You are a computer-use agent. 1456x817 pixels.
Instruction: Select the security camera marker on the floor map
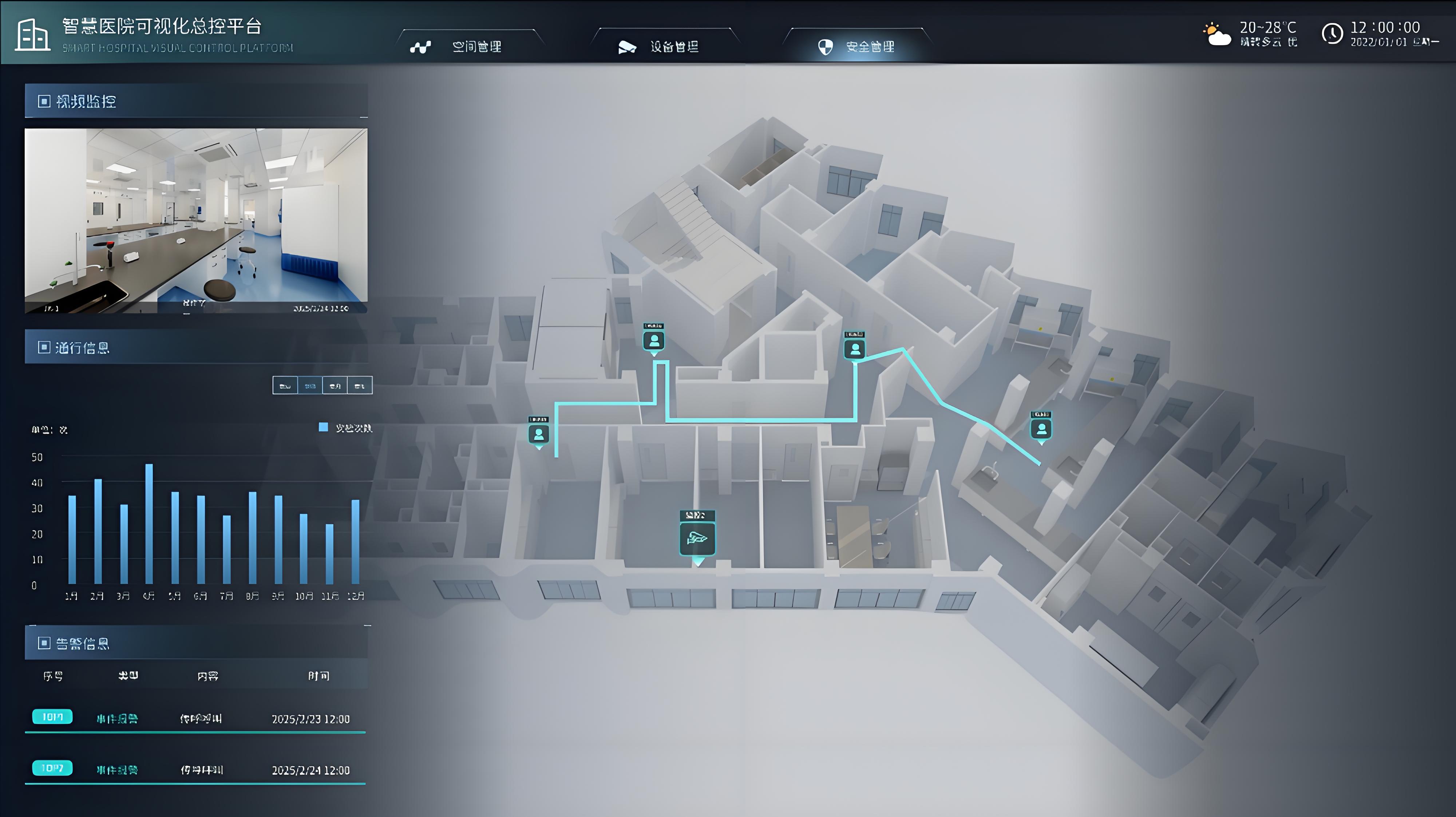pyautogui.click(x=697, y=538)
